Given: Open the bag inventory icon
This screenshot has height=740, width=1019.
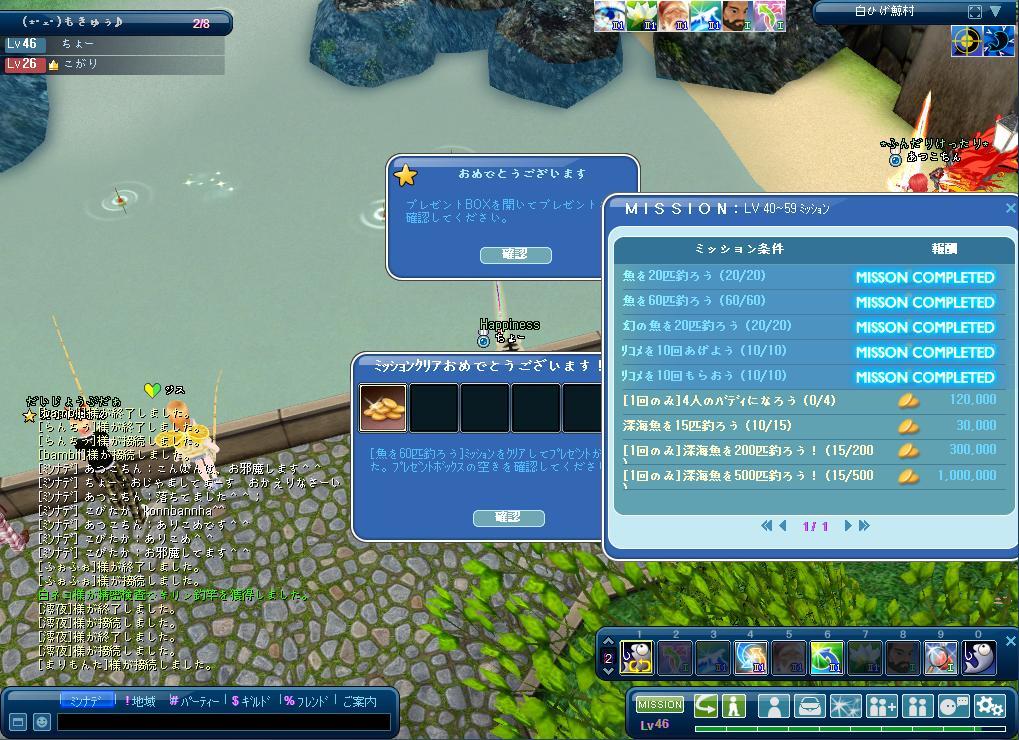Looking at the screenshot, I should click(x=809, y=706).
